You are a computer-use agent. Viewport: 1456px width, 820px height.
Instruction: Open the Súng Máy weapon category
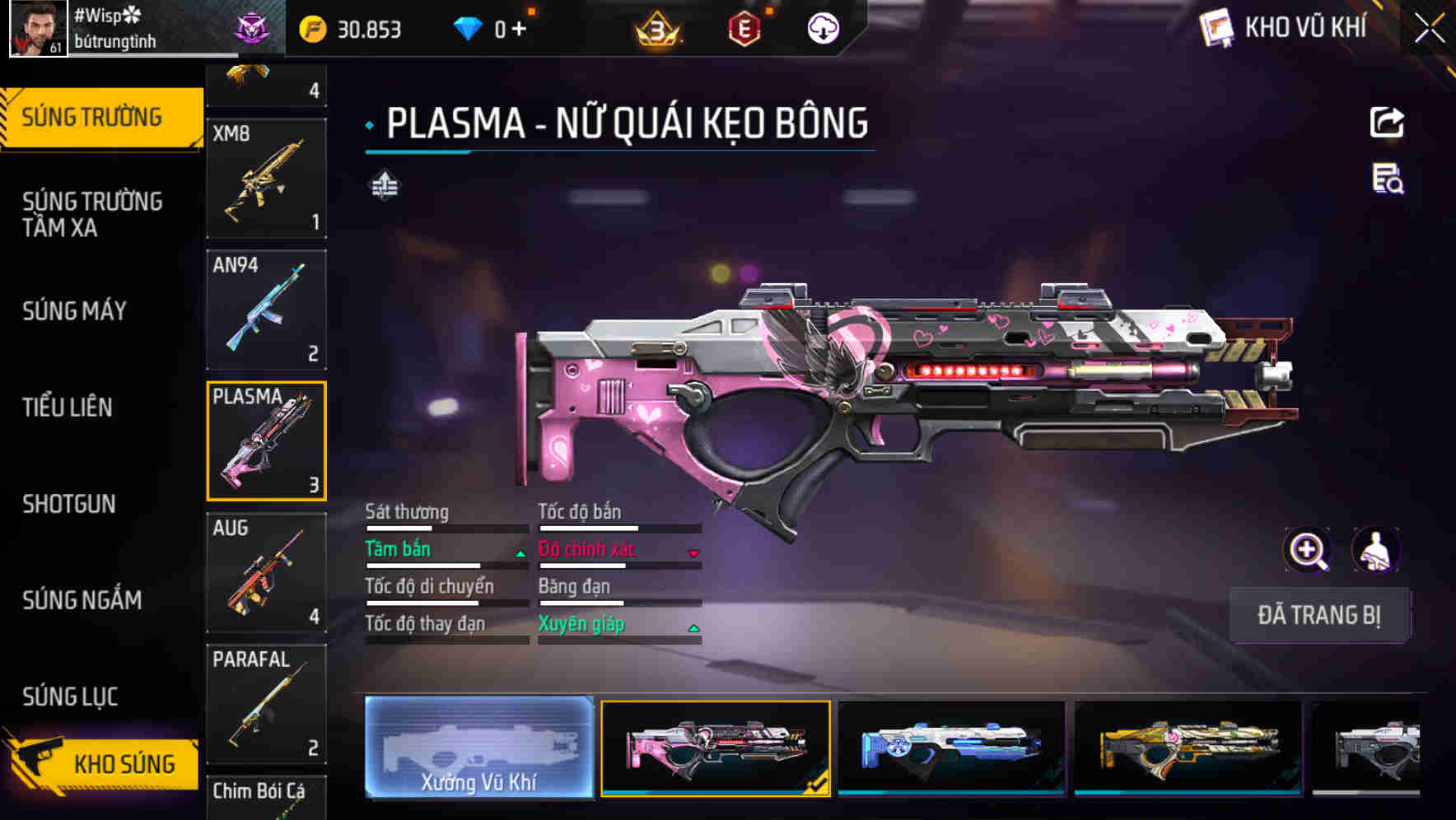[75, 311]
